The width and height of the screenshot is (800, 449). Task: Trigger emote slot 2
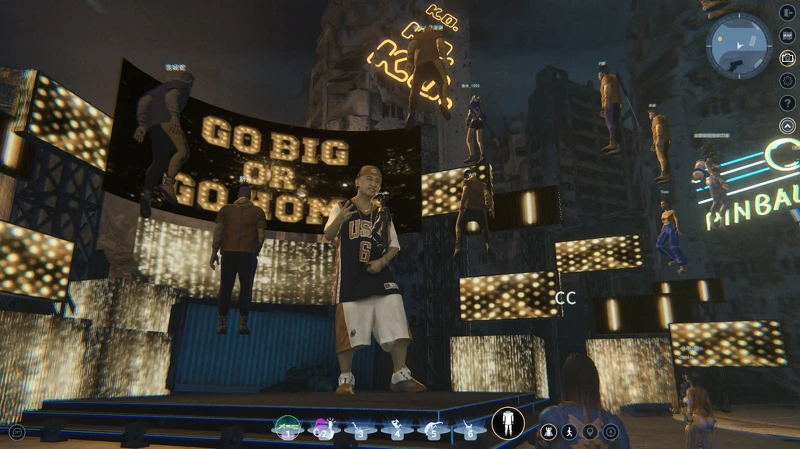click(x=325, y=428)
